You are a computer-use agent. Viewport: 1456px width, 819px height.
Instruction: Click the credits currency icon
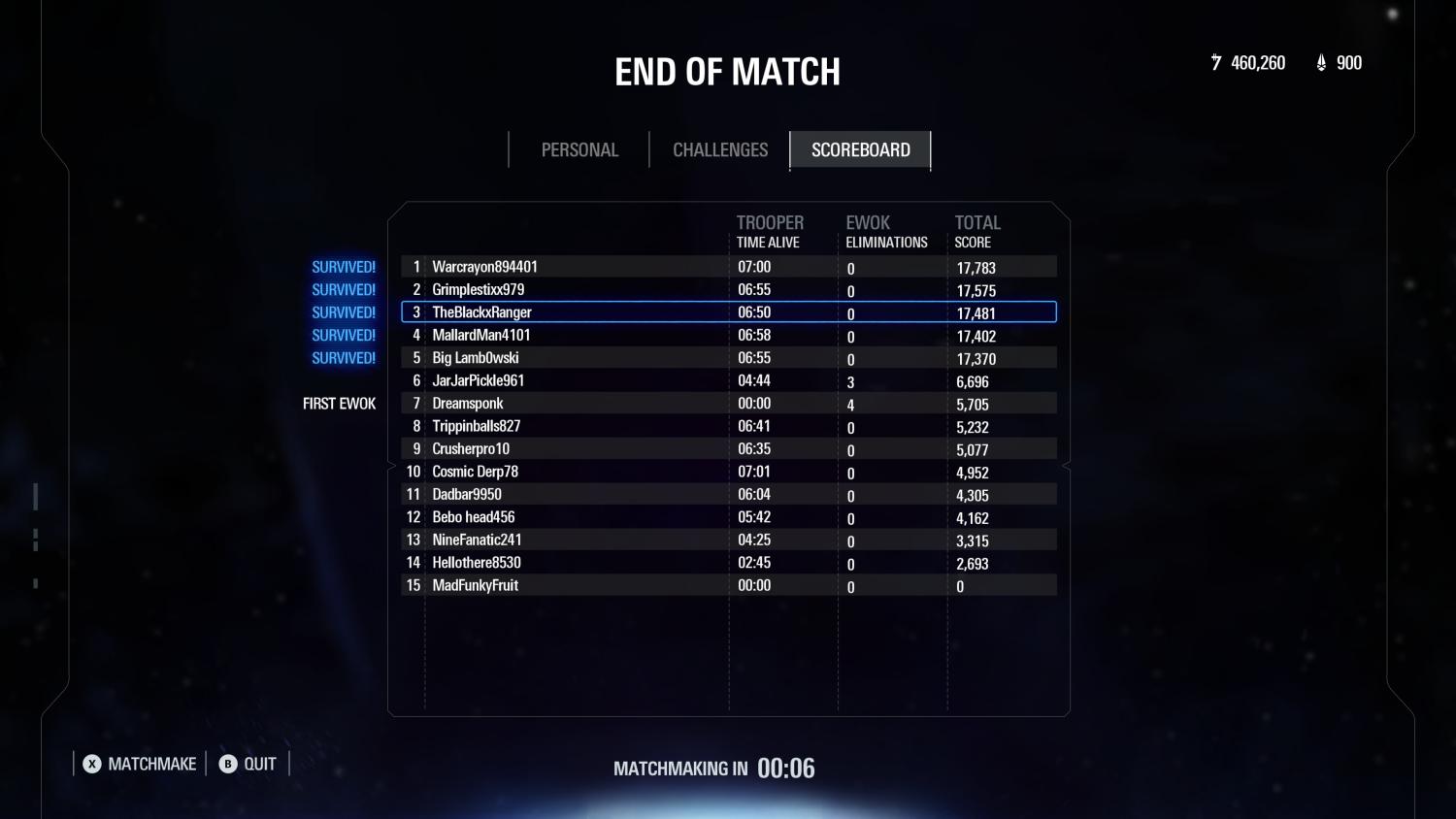point(1216,62)
